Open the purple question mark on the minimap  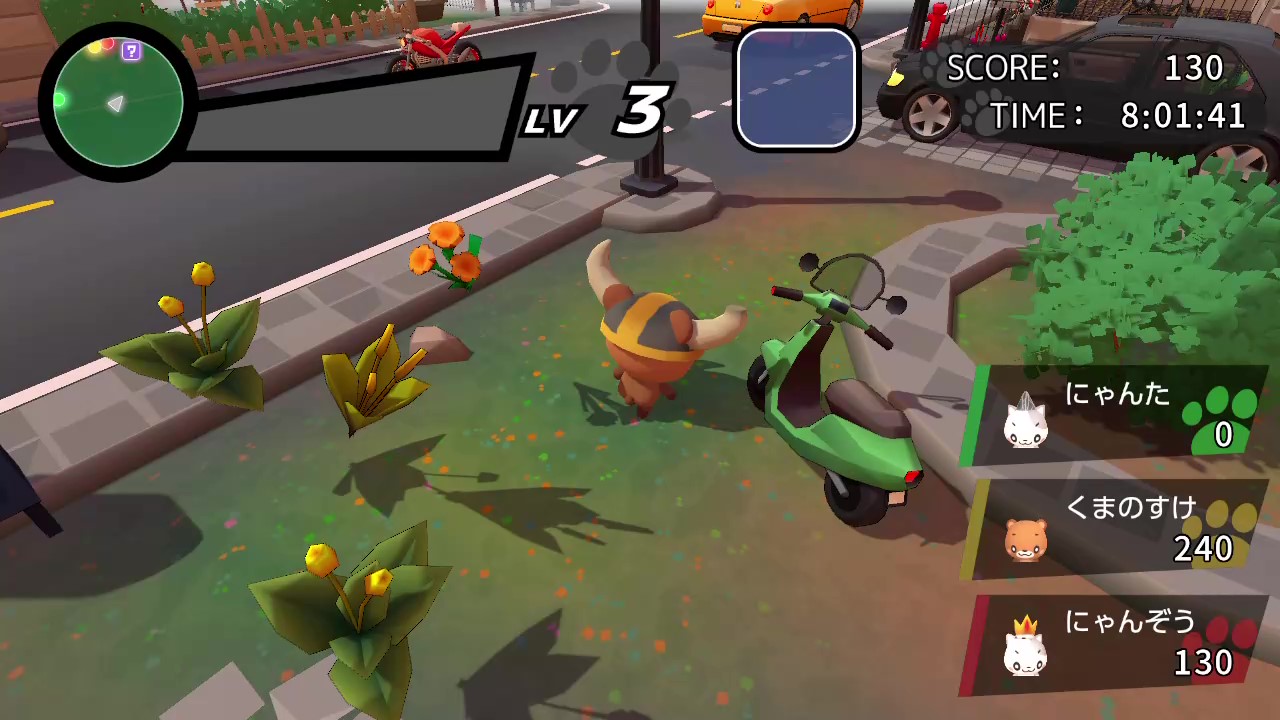(x=131, y=51)
